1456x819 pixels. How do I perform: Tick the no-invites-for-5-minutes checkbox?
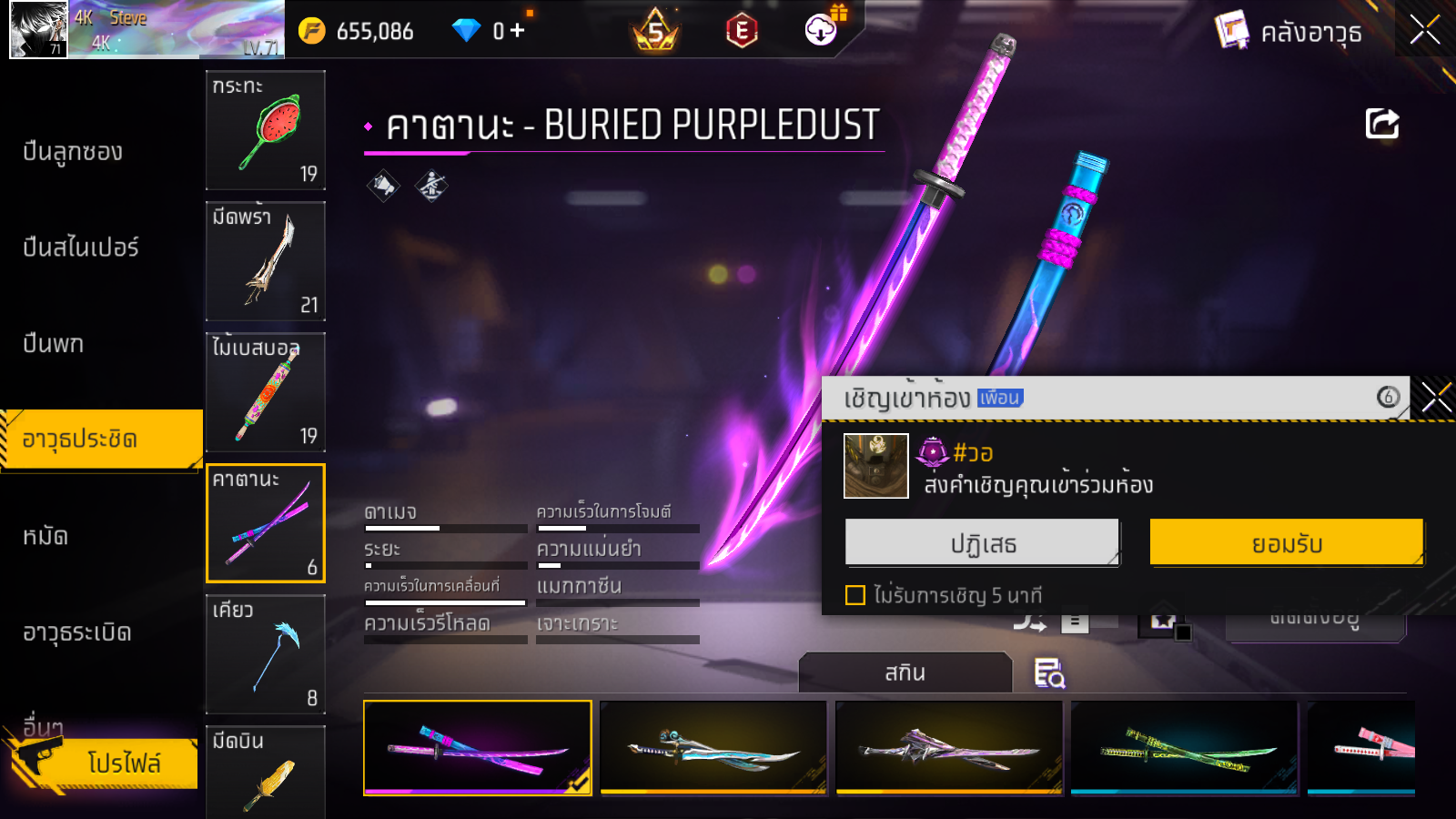(x=855, y=595)
